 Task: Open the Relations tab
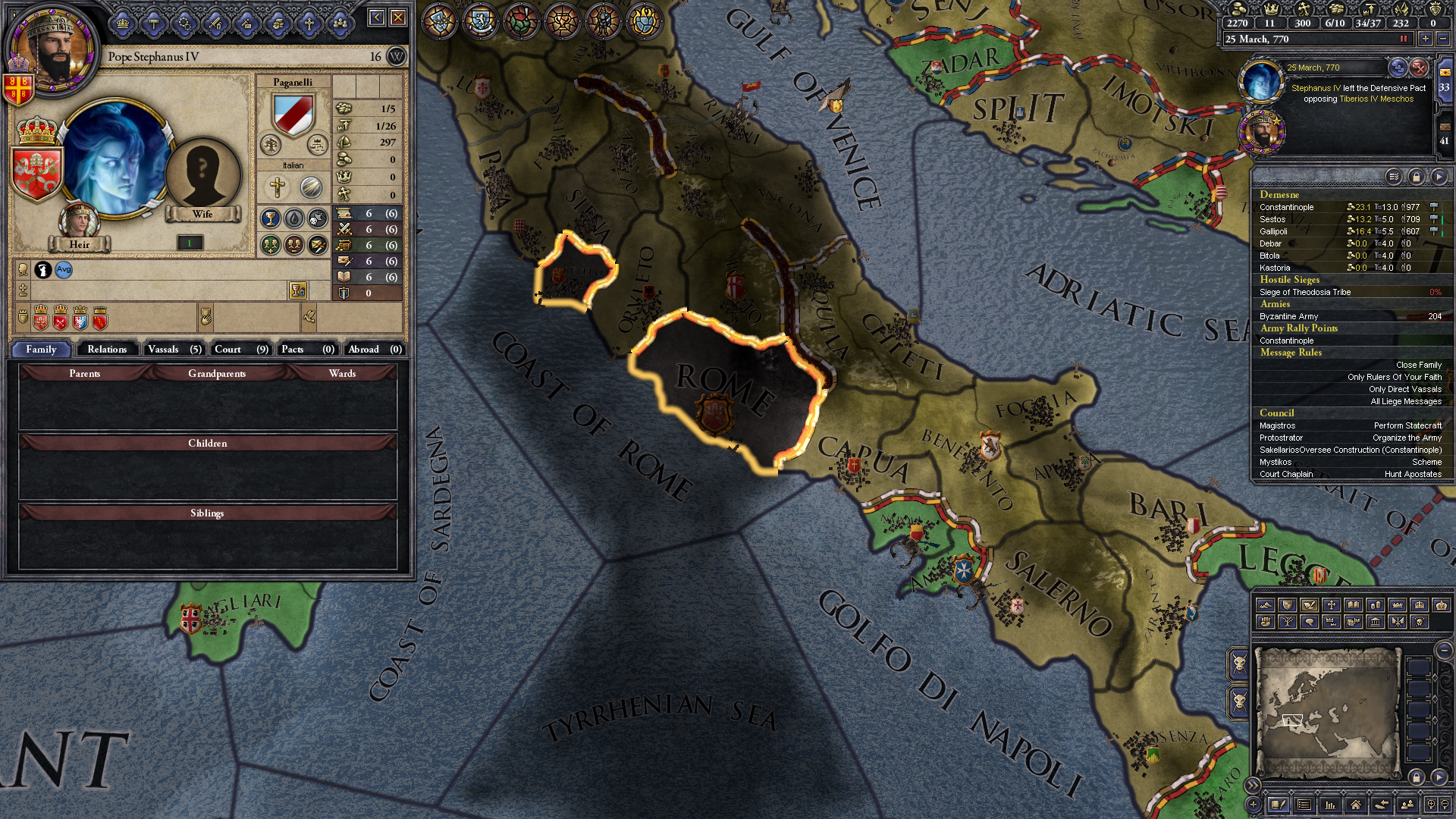click(x=106, y=349)
